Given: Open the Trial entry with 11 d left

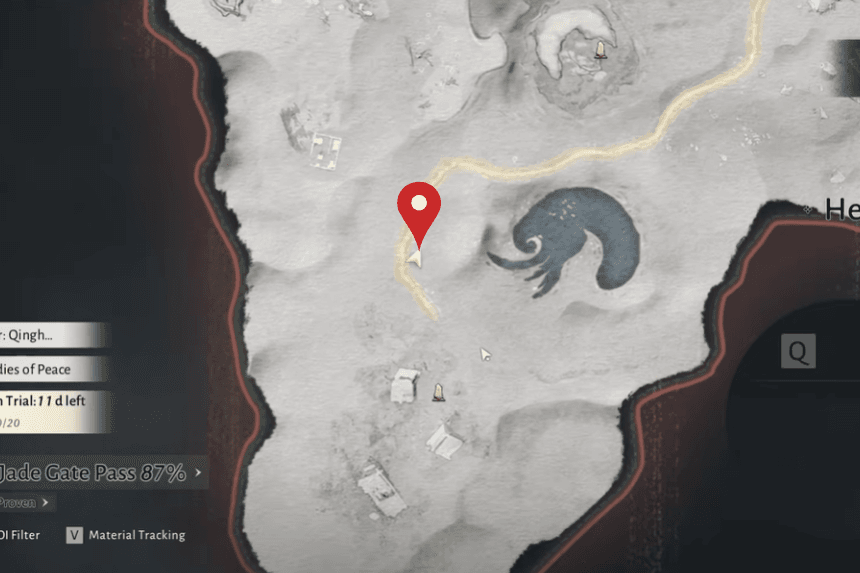Looking at the screenshot, I should pyautogui.click(x=50, y=409).
